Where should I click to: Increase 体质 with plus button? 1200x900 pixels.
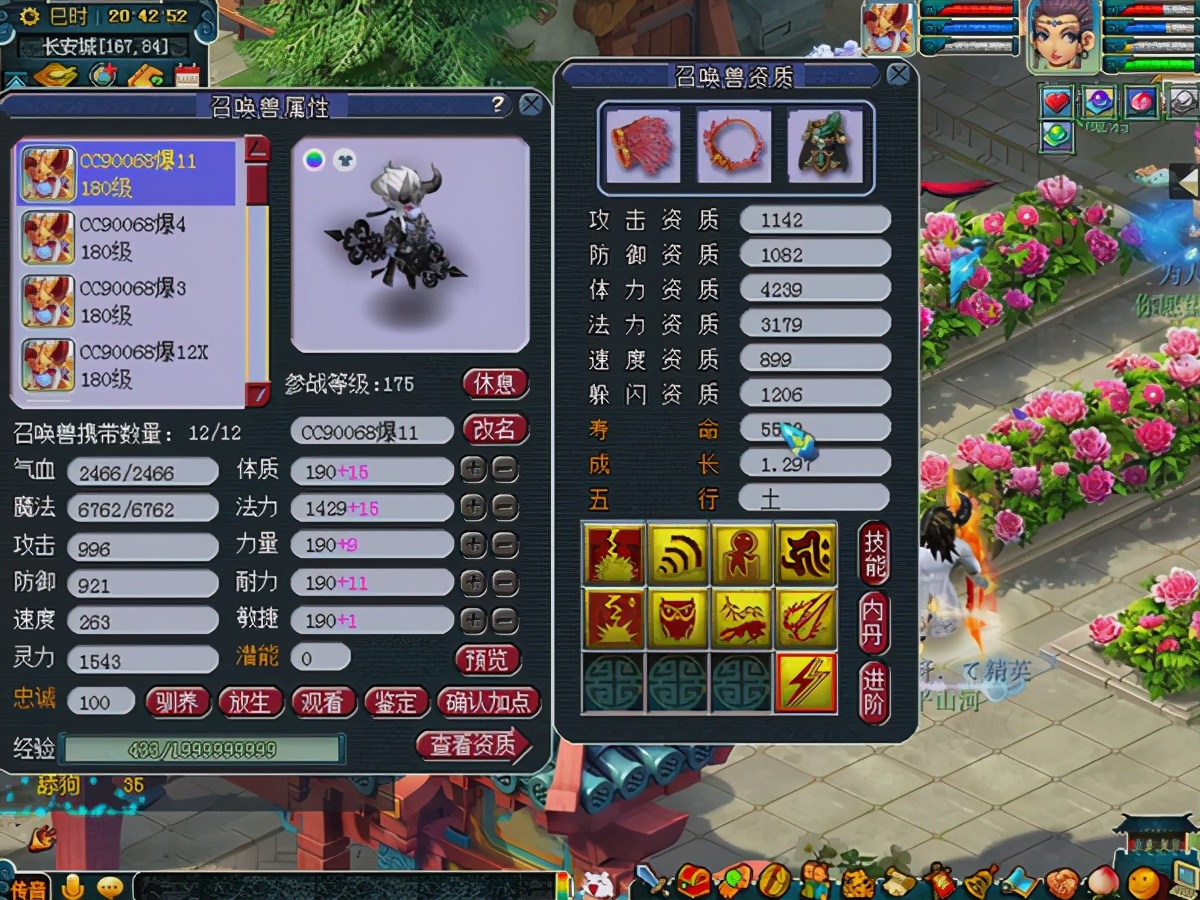(472, 469)
